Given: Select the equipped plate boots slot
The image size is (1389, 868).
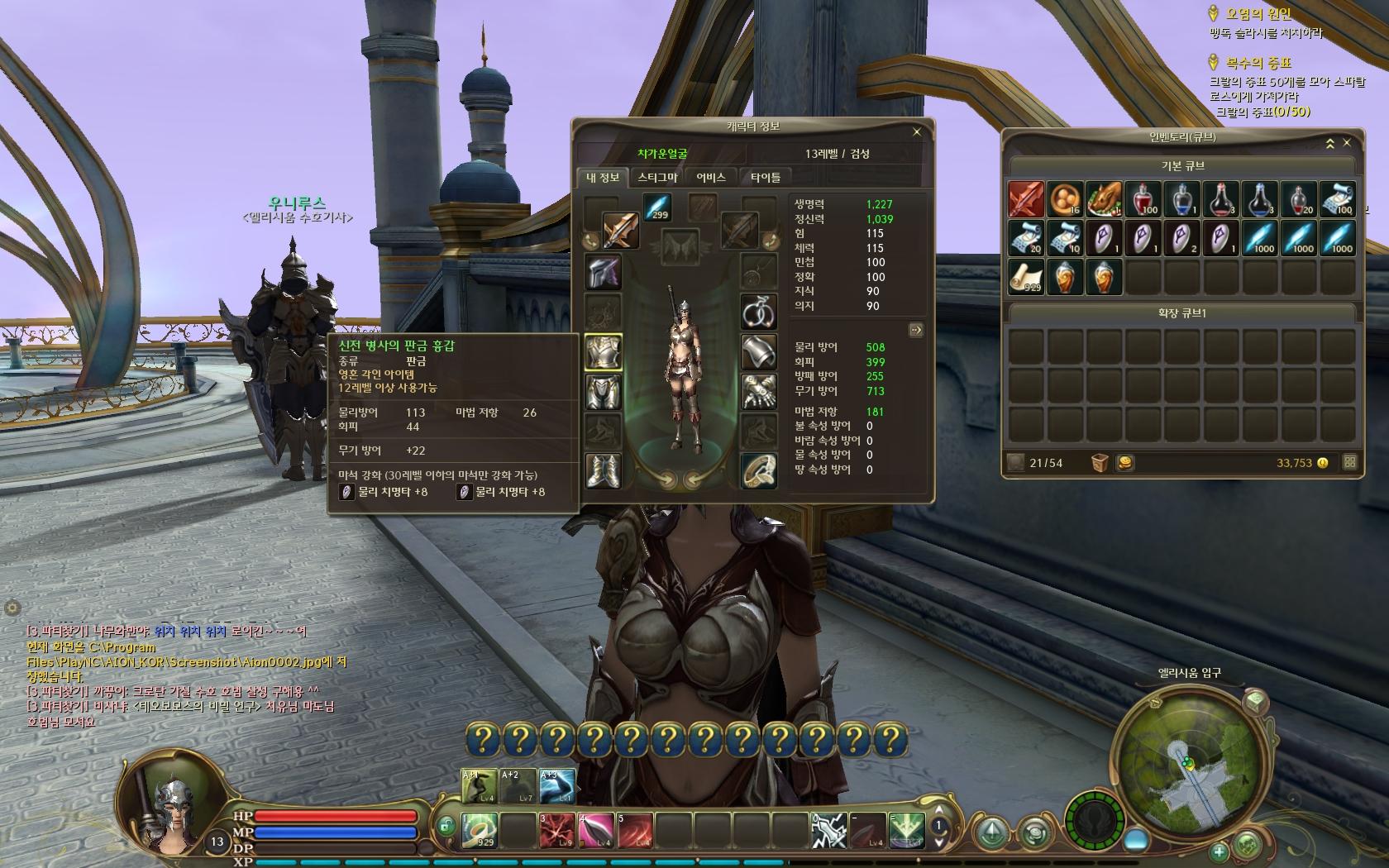Looking at the screenshot, I should click(604, 470).
